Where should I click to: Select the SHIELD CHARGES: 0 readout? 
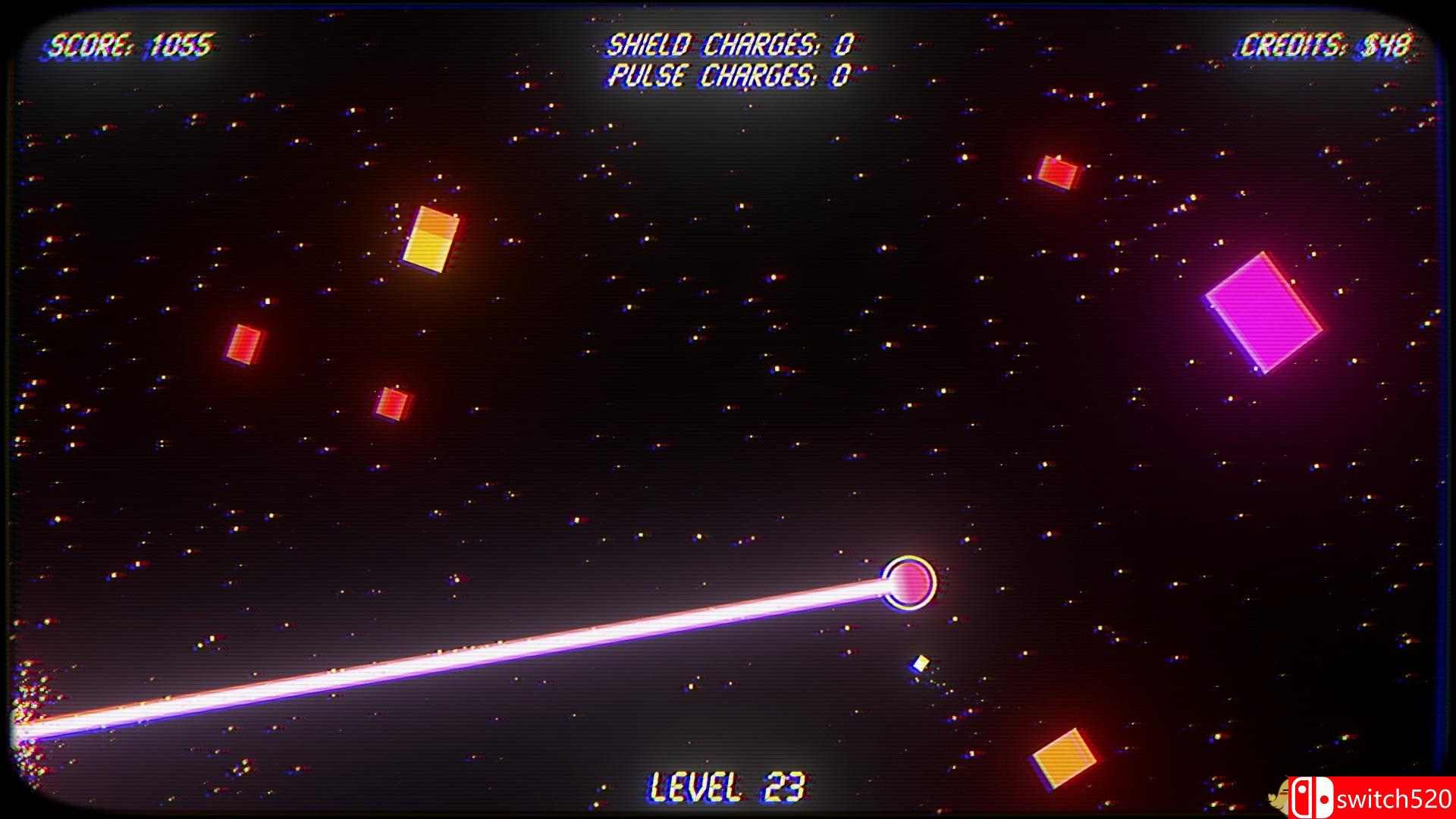coord(730,45)
